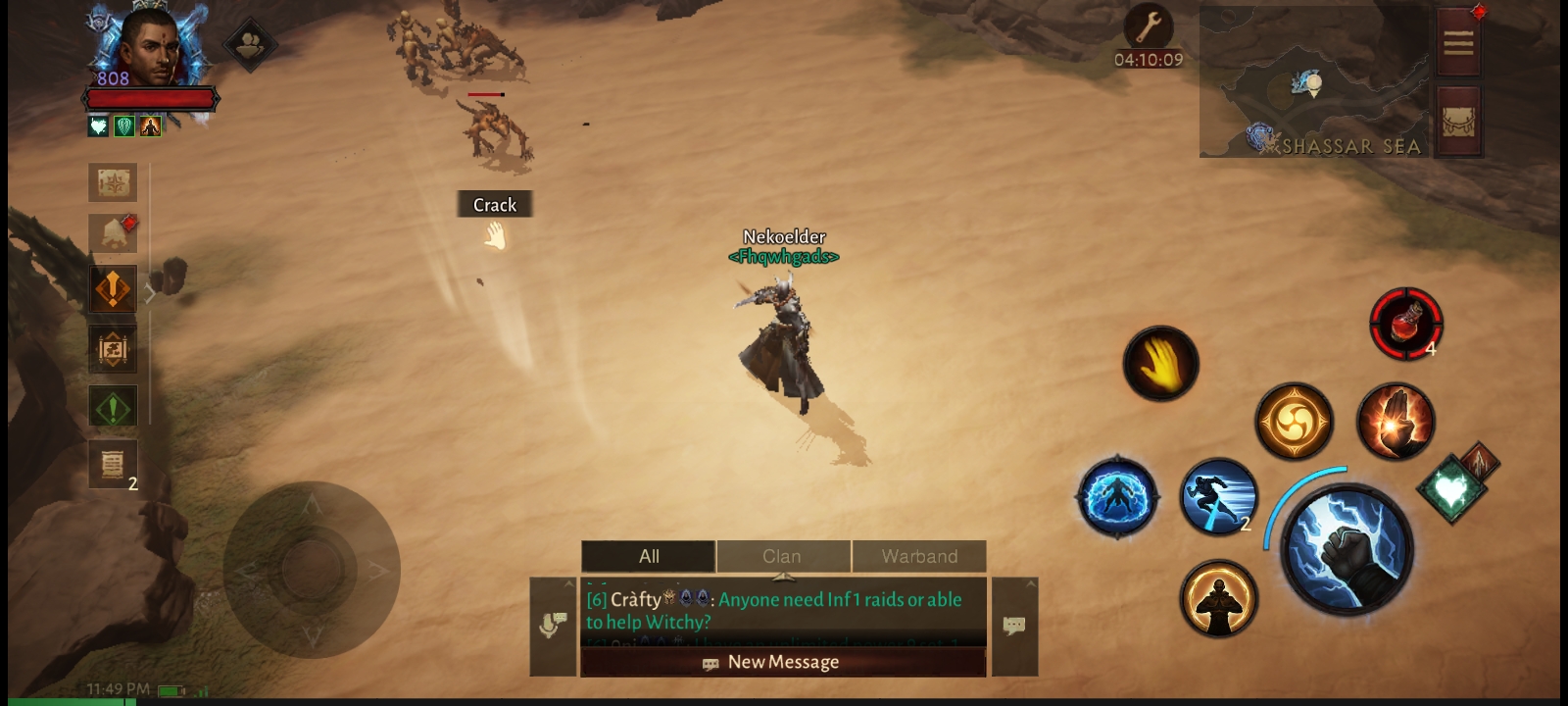Attack with the lightning fist primary skill
Image resolution: width=1568 pixels, height=706 pixels.
(1347, 549)
